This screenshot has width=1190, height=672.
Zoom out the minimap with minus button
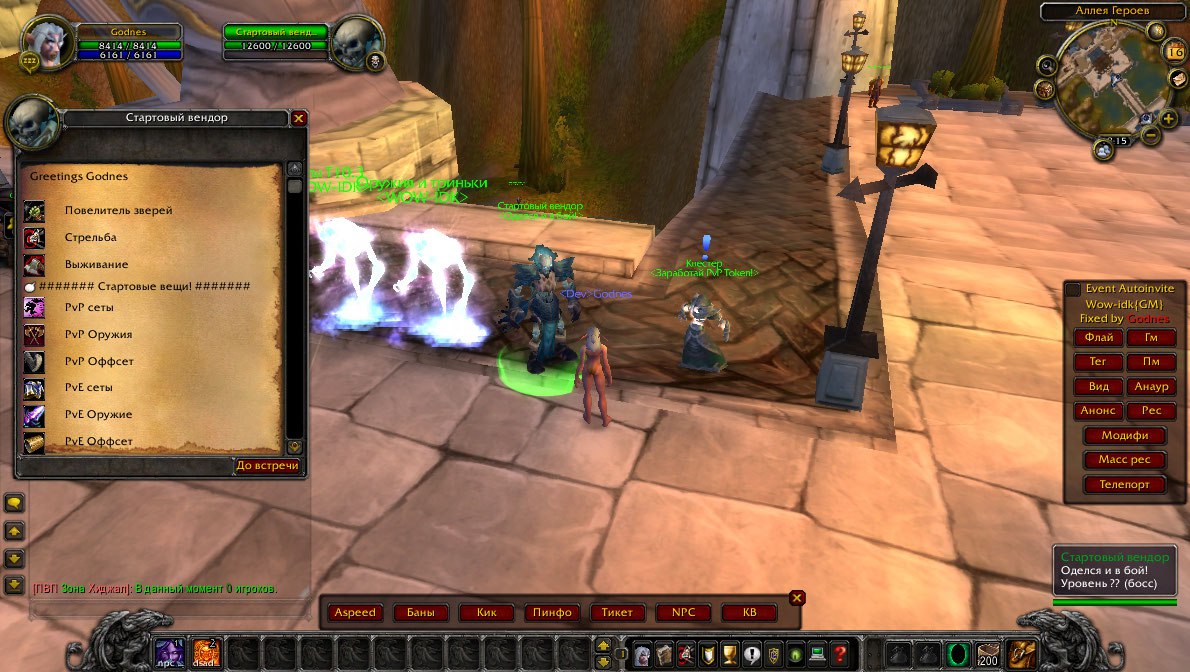point(1150,135)
